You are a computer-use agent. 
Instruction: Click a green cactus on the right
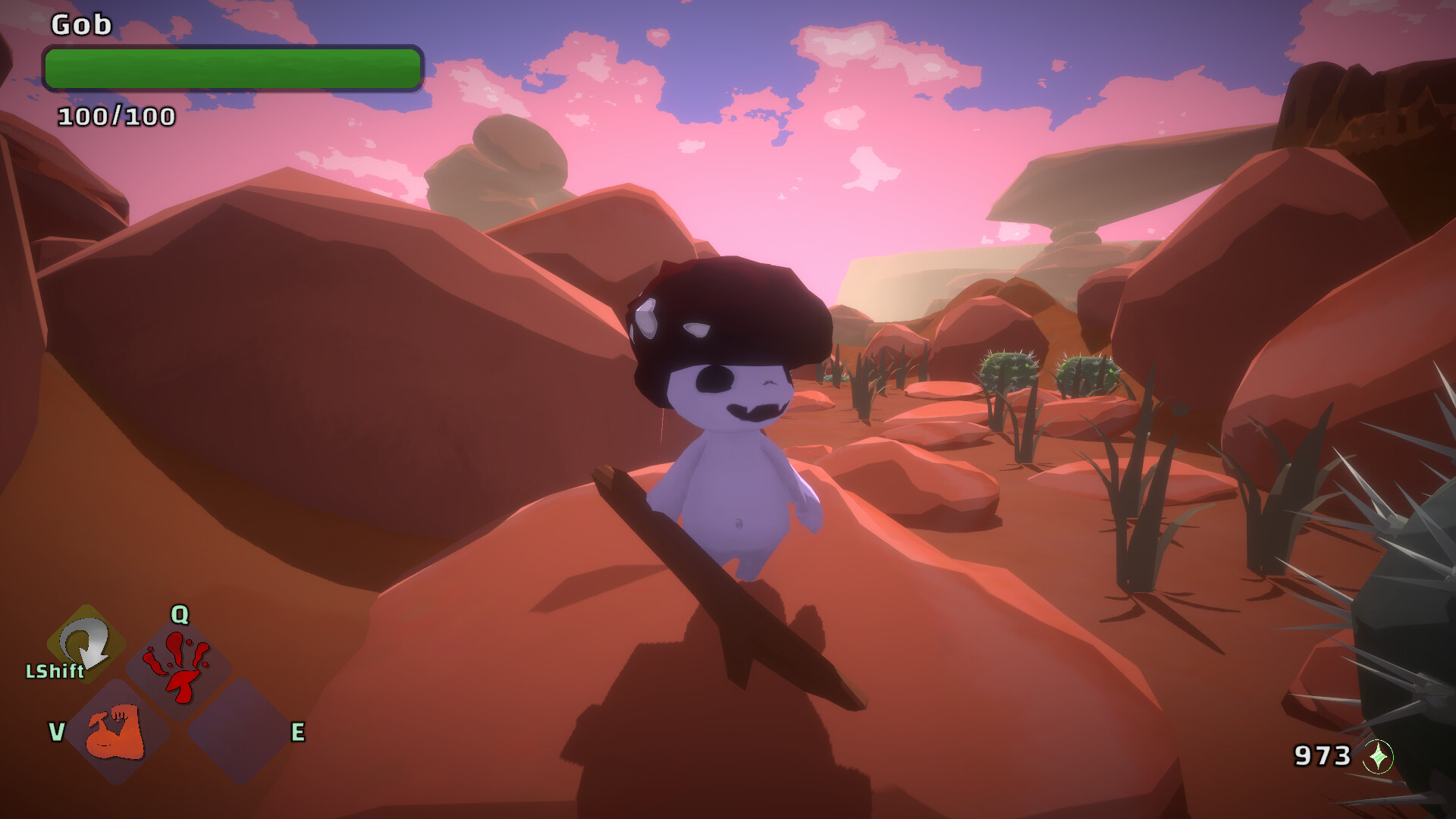click(x=1009, y=372)
